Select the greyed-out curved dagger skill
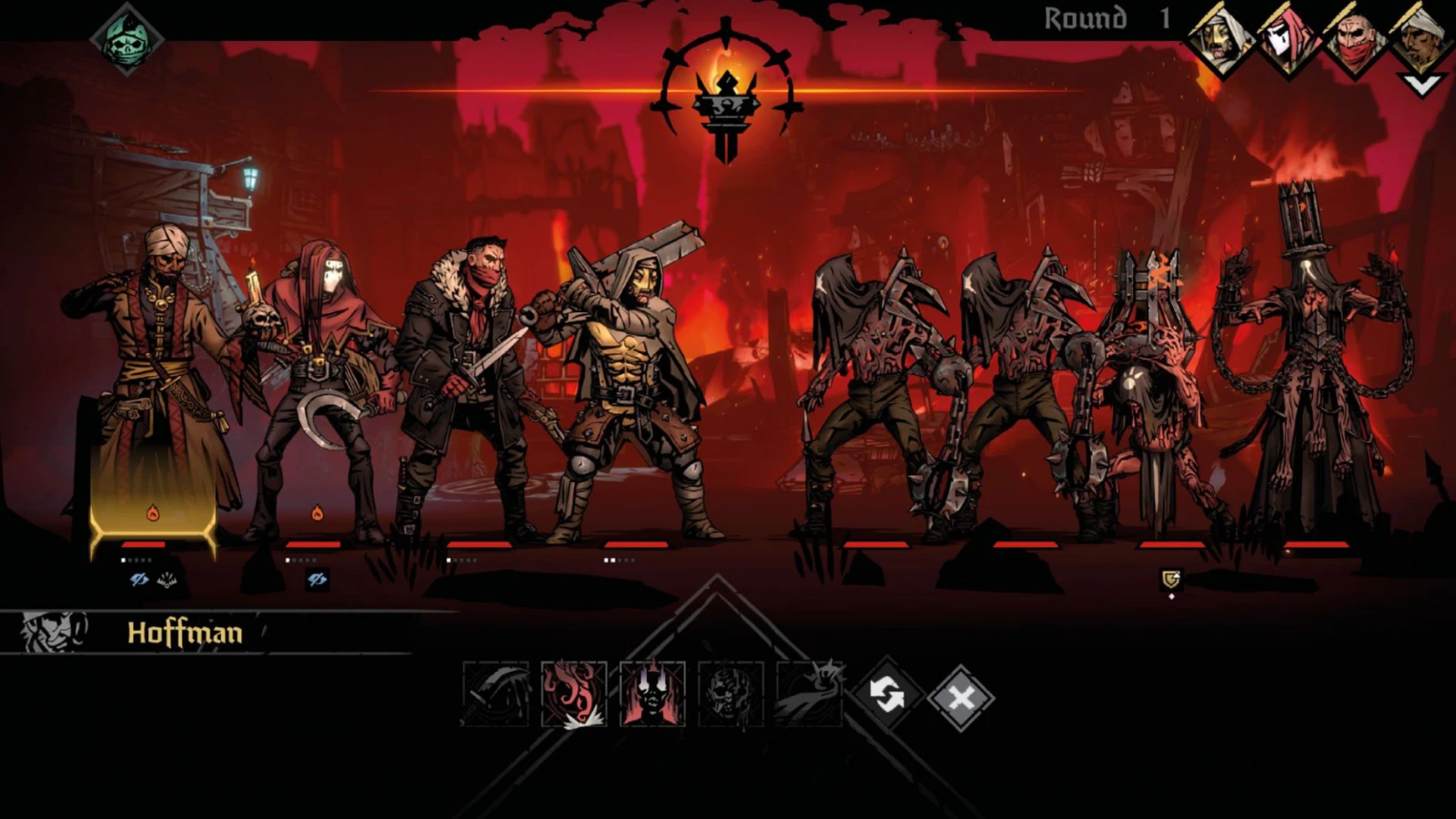This screenshot has height=819, width=1456. coord(495,694)
